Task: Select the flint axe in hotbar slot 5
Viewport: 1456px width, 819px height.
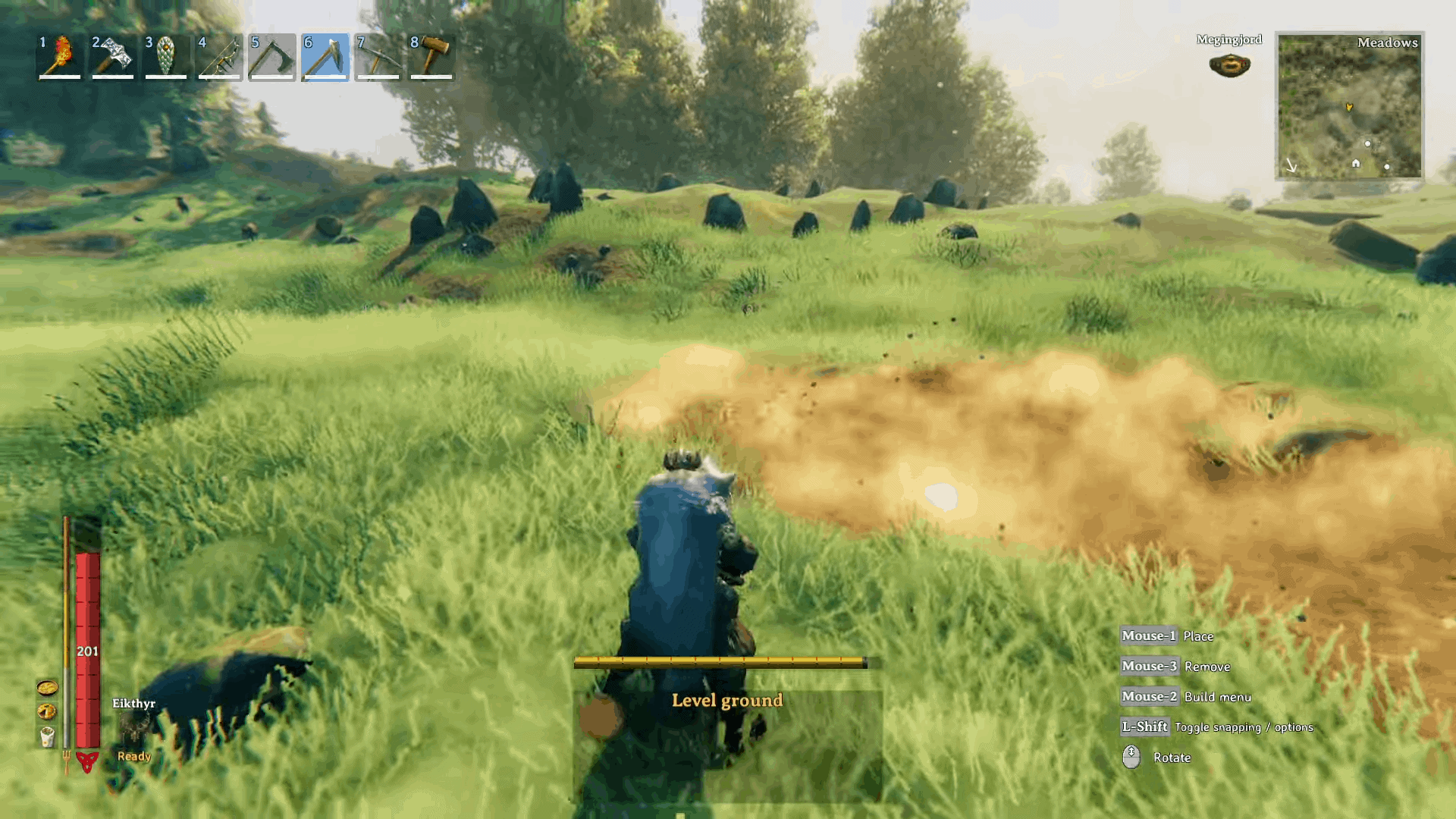Action: [x=271, y=58]
